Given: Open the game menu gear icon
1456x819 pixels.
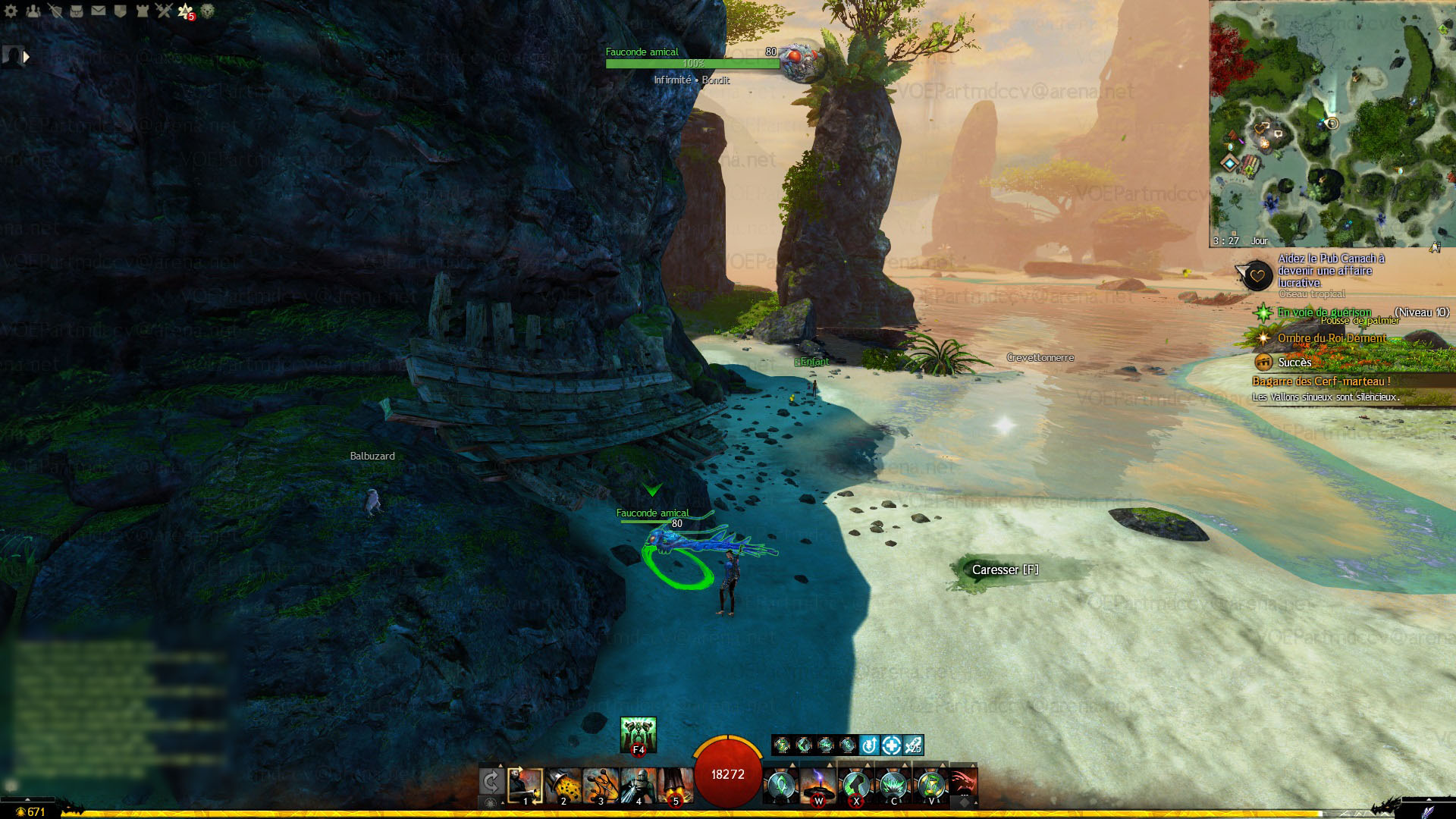Looking at the screenshot, I should tap(11, 11).
